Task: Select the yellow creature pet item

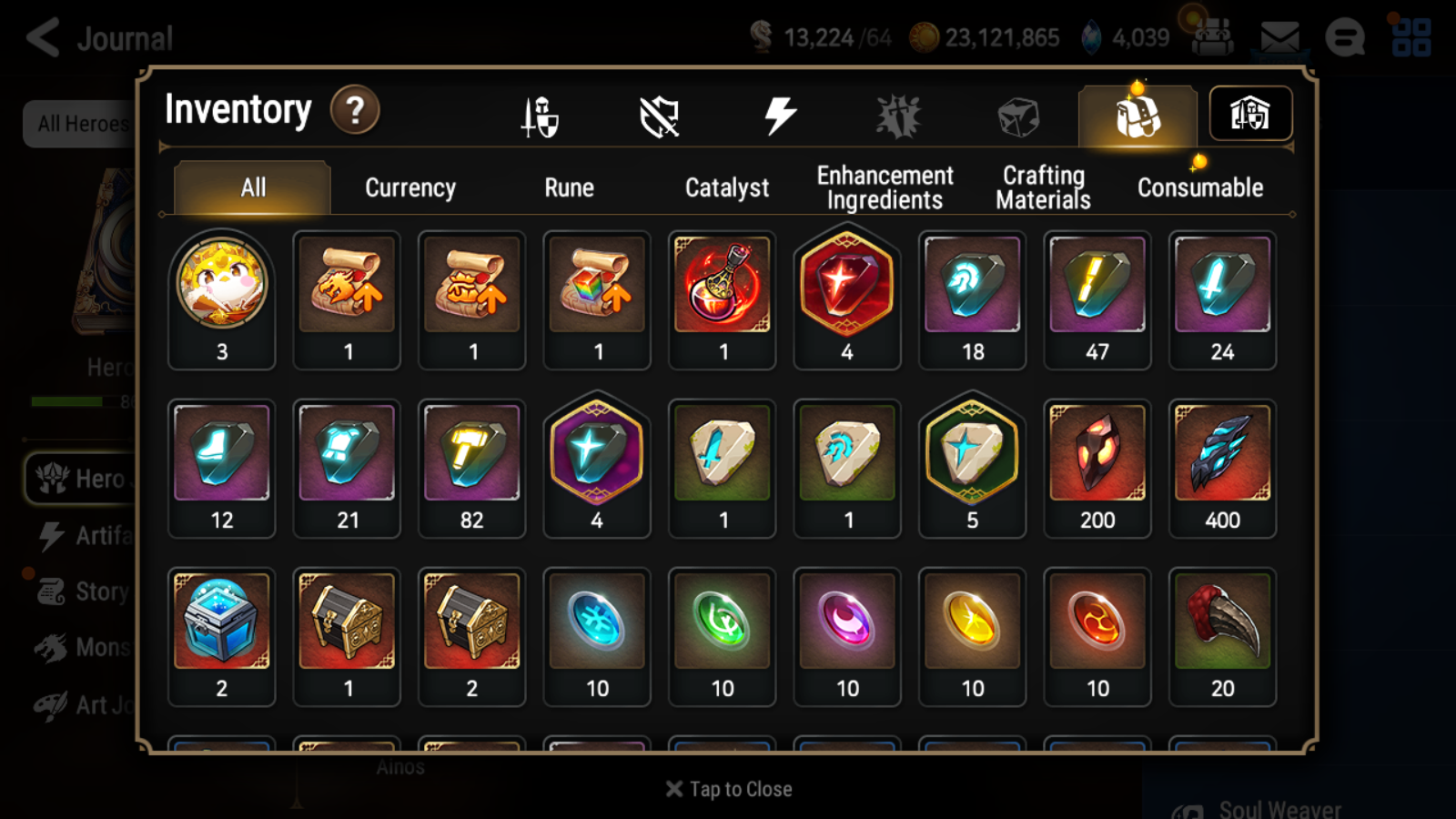Action: click(222, 285)
